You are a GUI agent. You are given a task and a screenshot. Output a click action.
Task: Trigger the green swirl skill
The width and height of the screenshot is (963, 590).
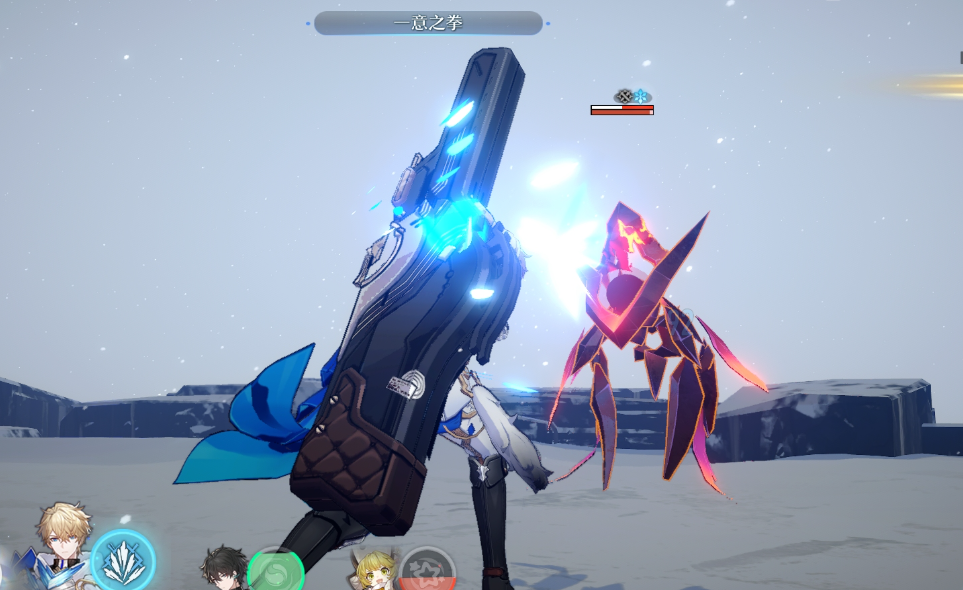(x=275, y=572)
